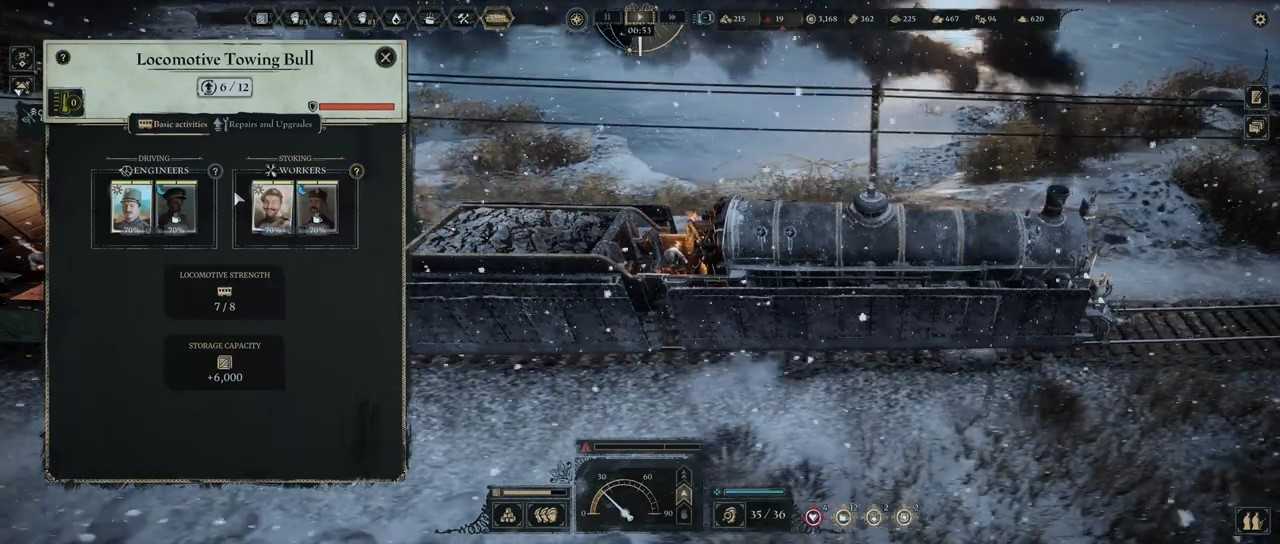Click the question mark beside the panel title
The width and height of the screenshot is (1280, 544).
pos(63,58)
